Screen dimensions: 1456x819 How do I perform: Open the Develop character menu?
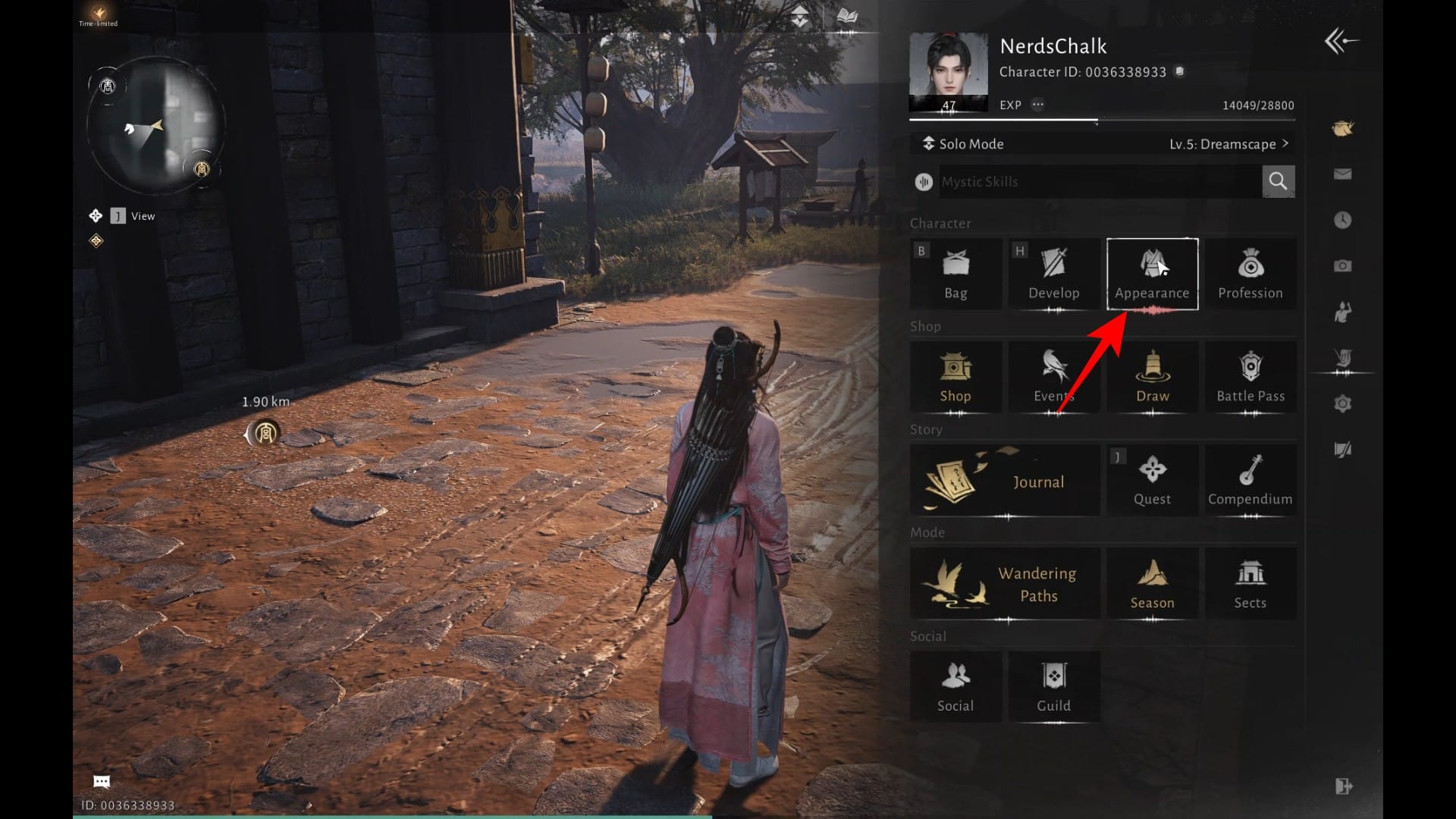point(1053,274)
